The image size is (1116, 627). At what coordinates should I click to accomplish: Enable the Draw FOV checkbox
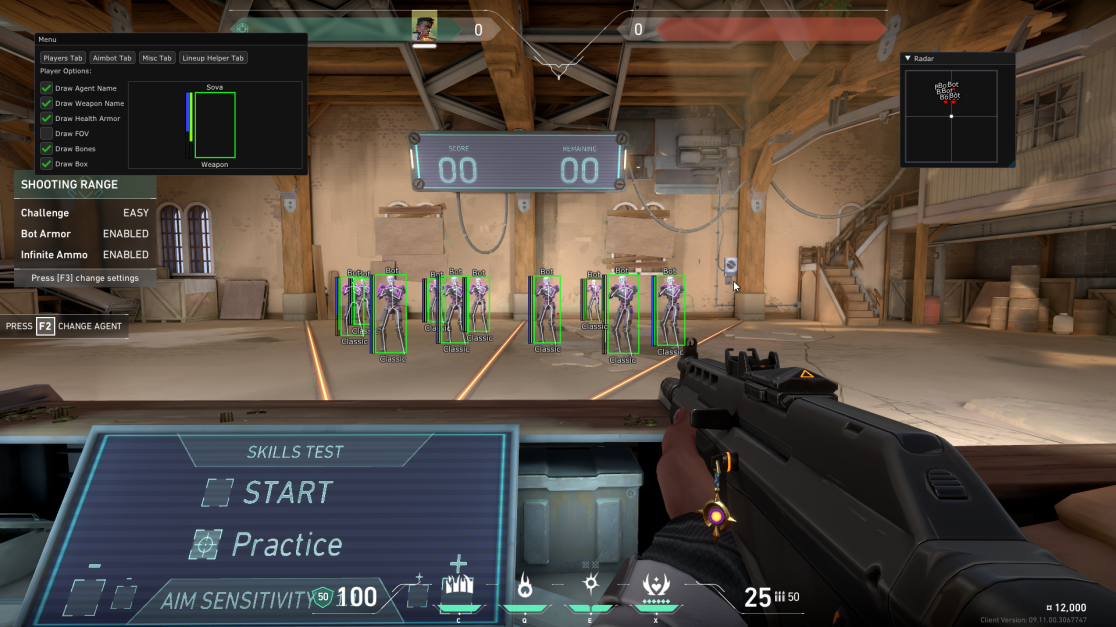point(47,133)
